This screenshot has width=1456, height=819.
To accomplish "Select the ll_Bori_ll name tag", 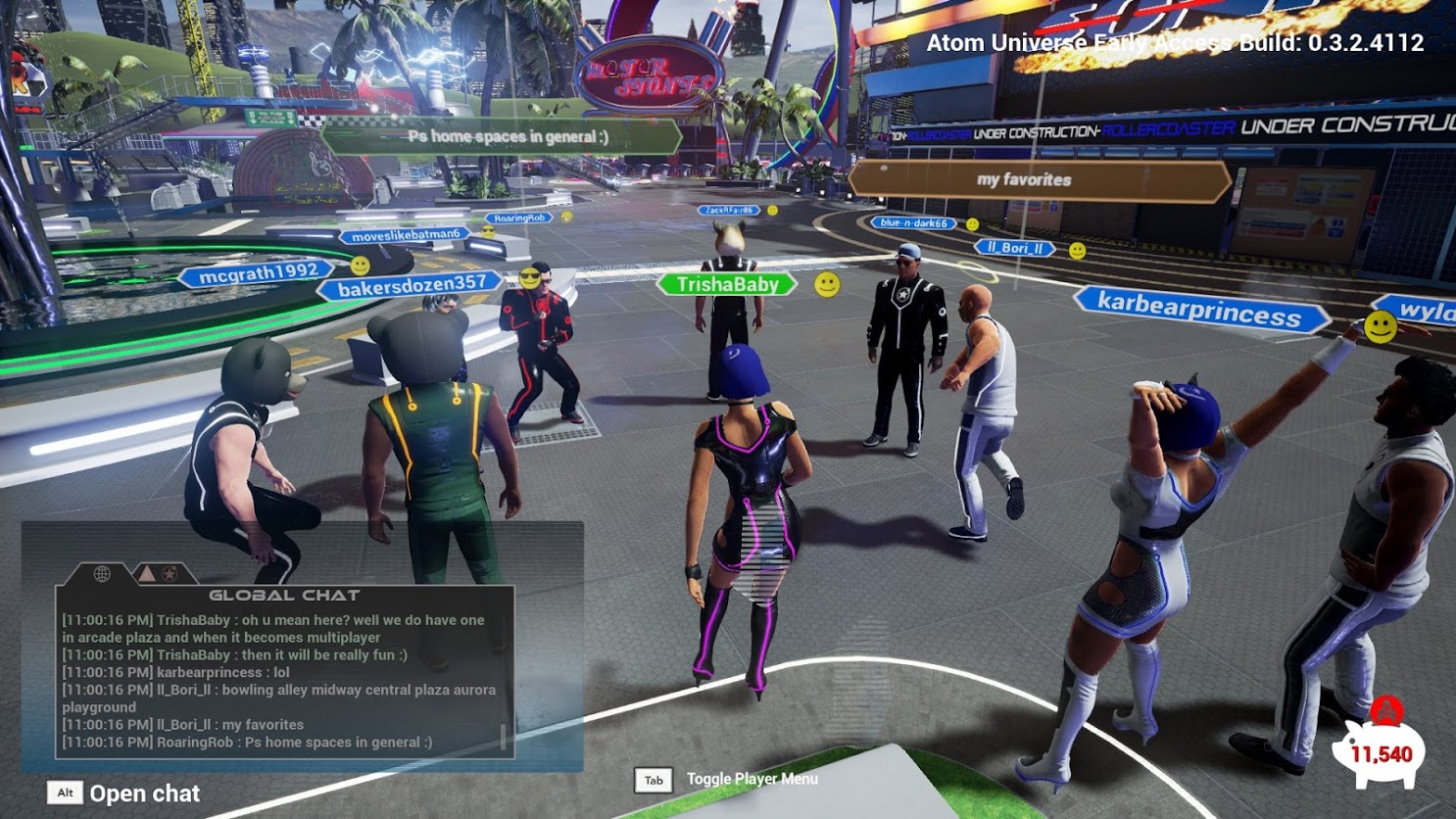I will point(1015,248).
